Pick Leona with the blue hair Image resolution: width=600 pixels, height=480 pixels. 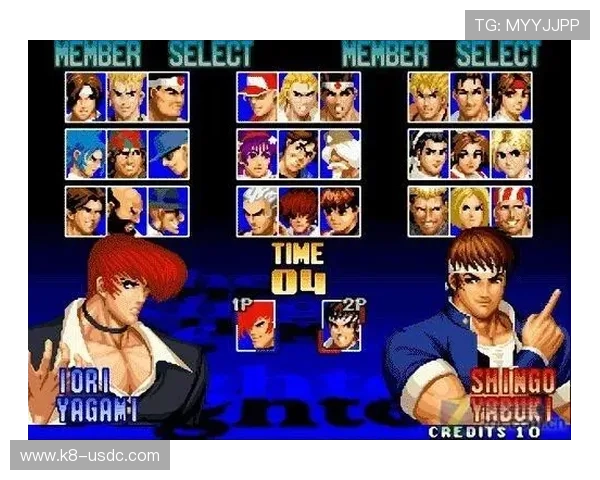(84, 154)
